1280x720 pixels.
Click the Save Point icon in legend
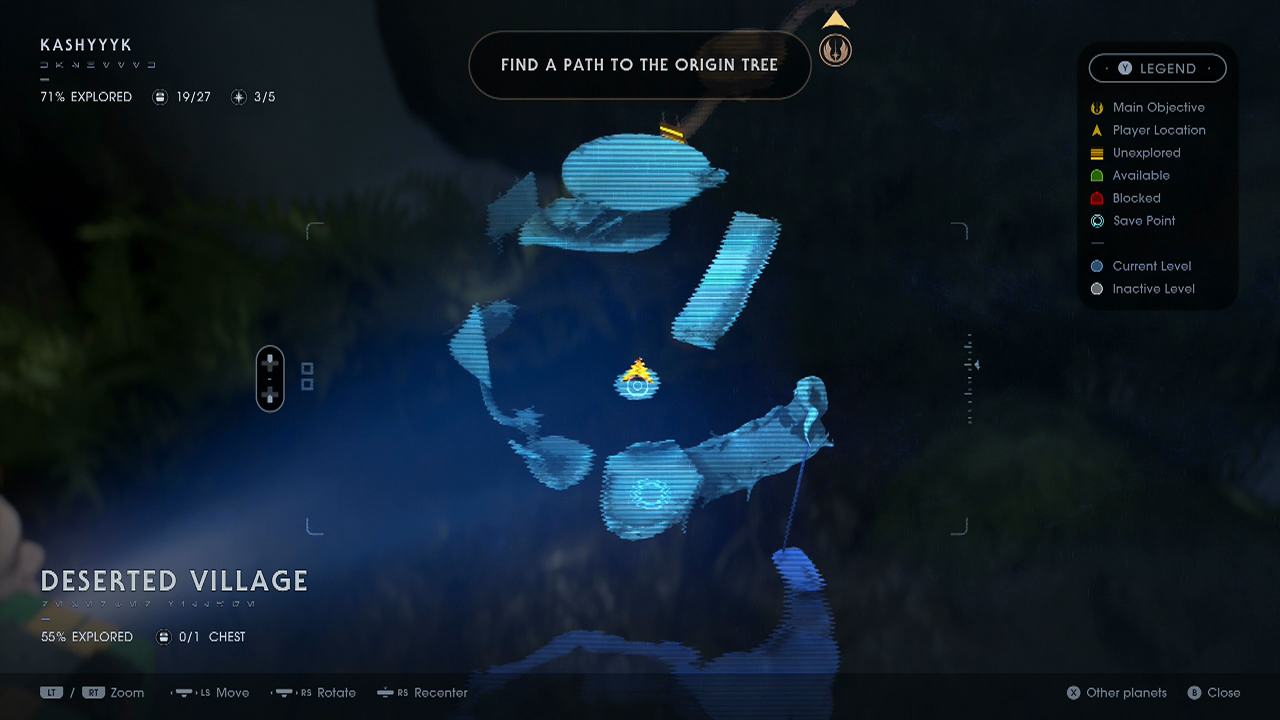click(1097, 221)
